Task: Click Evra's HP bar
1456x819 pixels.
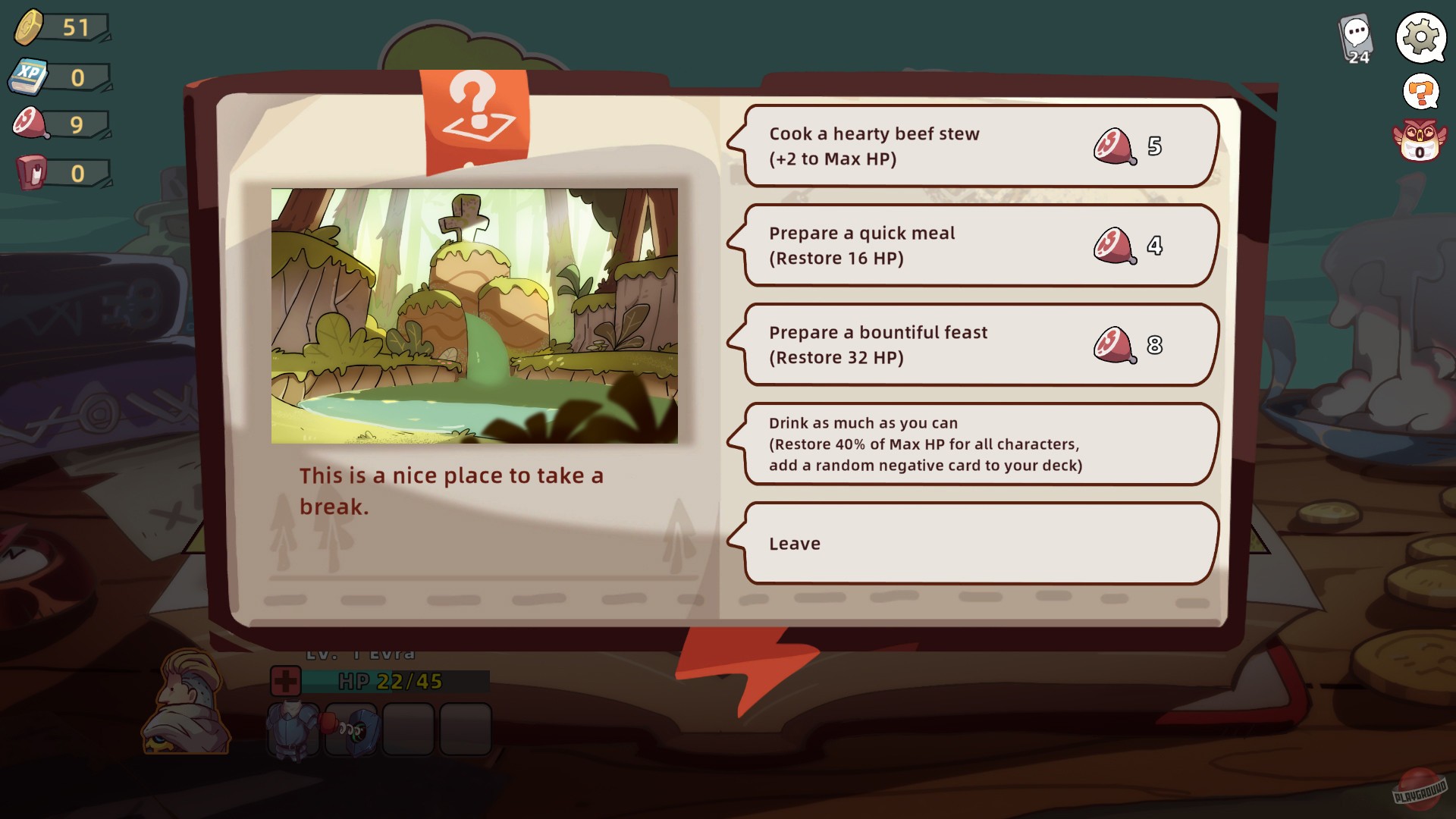Action: click(x=387, y=681)
